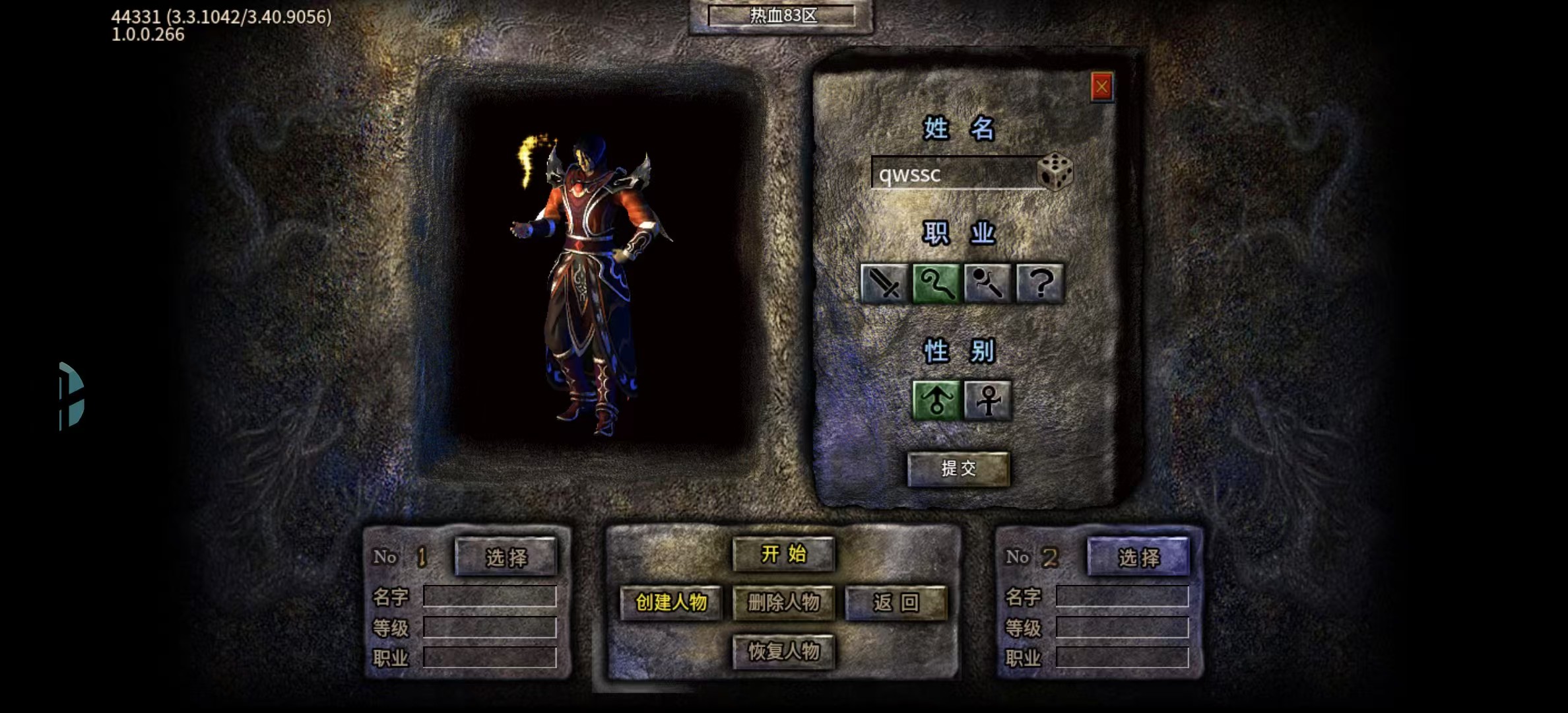
Task: Open 创建人物 create character
Action: tap(670, 602)
